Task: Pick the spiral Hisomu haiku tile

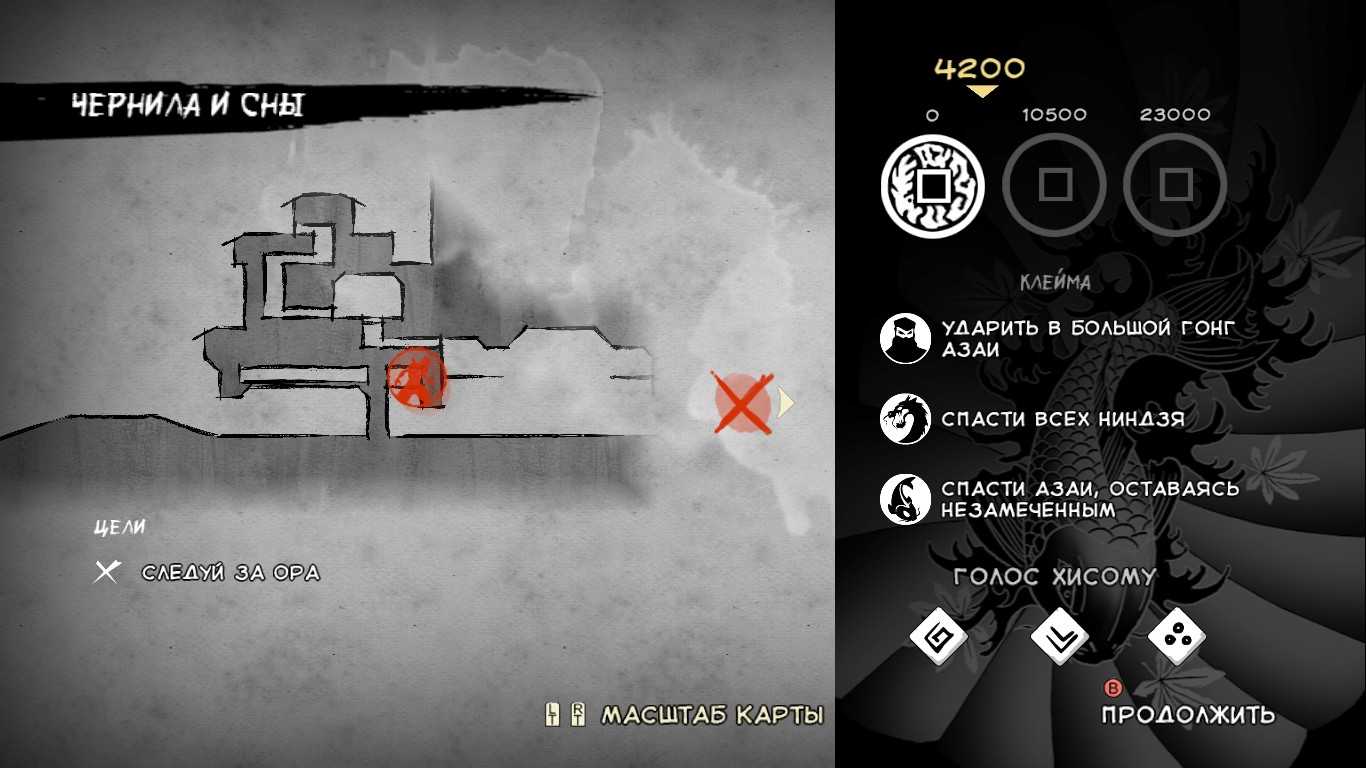Action: coord(938,637)
